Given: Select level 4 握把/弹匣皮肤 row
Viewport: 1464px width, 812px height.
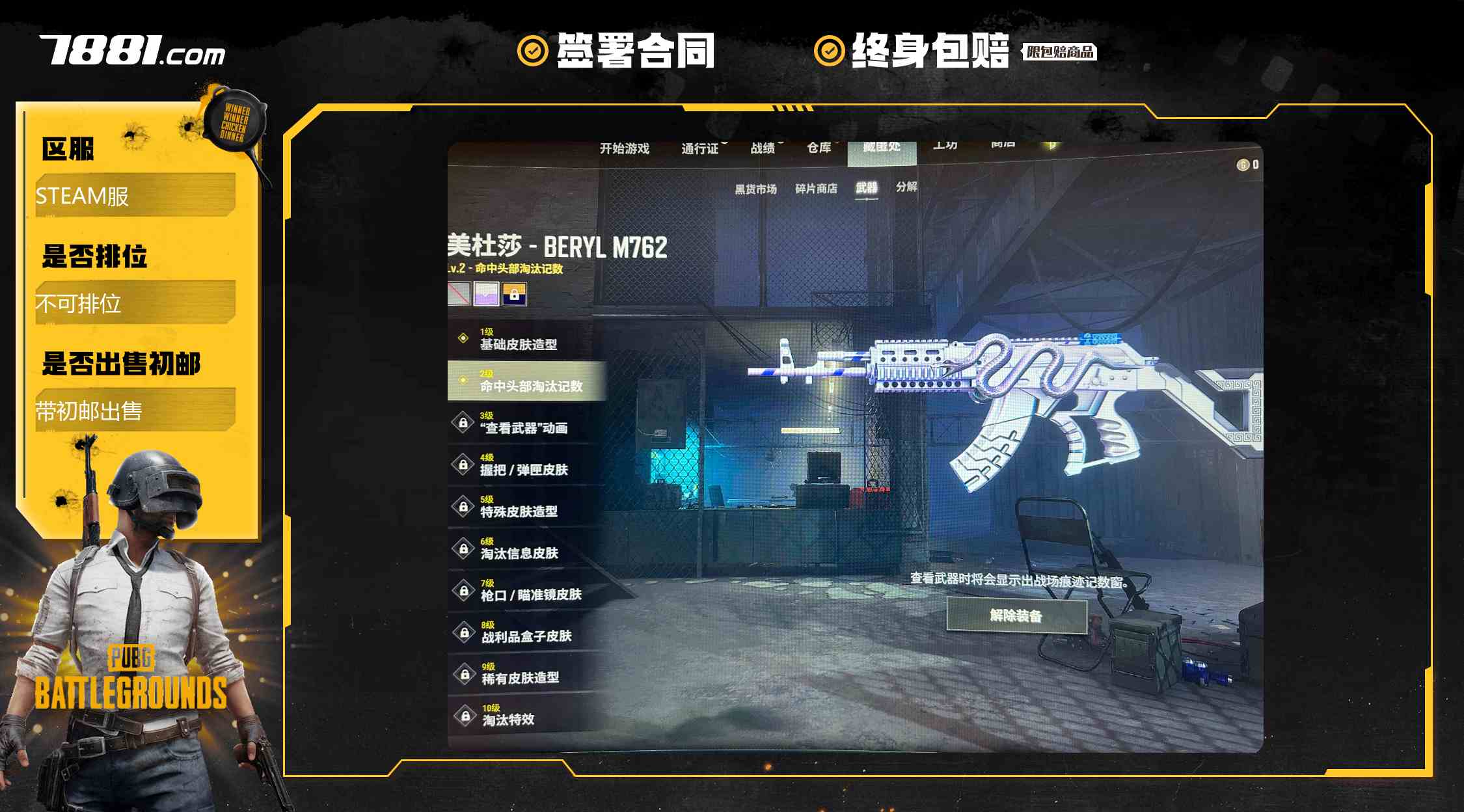Looking at the screenshot, I should tap(524, 465).
